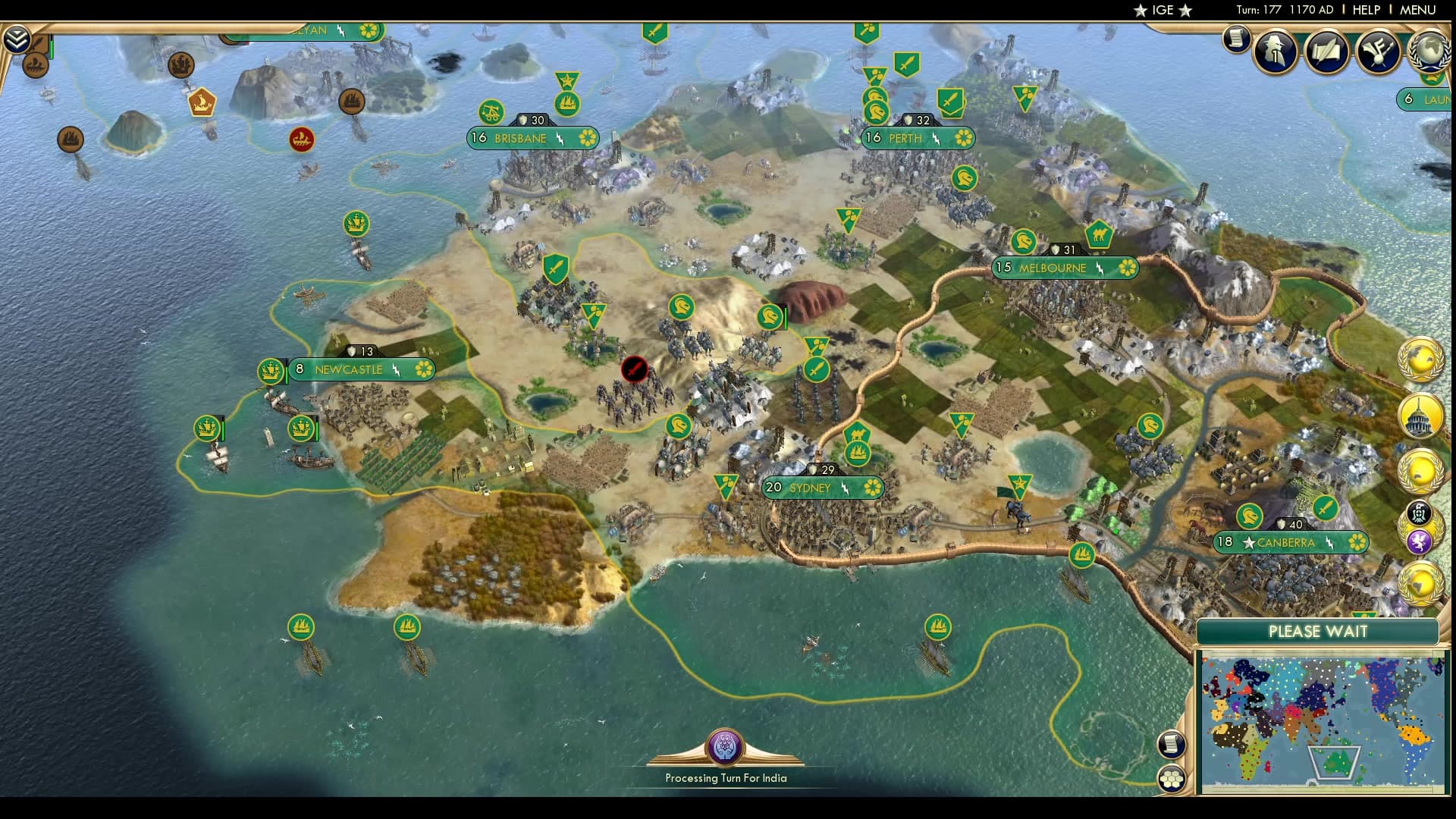Open the Cultural Overview icon in top toolbar
Screen dimensions: 1456x819
(x=1378, y=51)
